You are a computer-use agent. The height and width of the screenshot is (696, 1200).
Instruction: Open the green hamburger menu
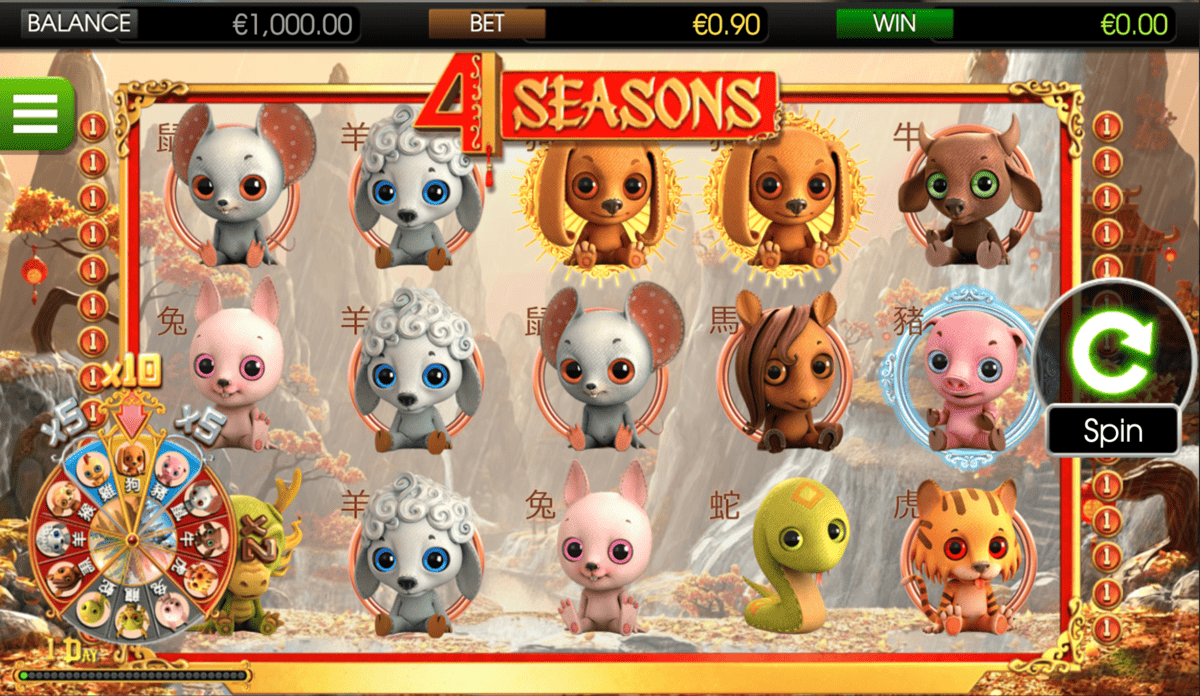pos(36,113)
